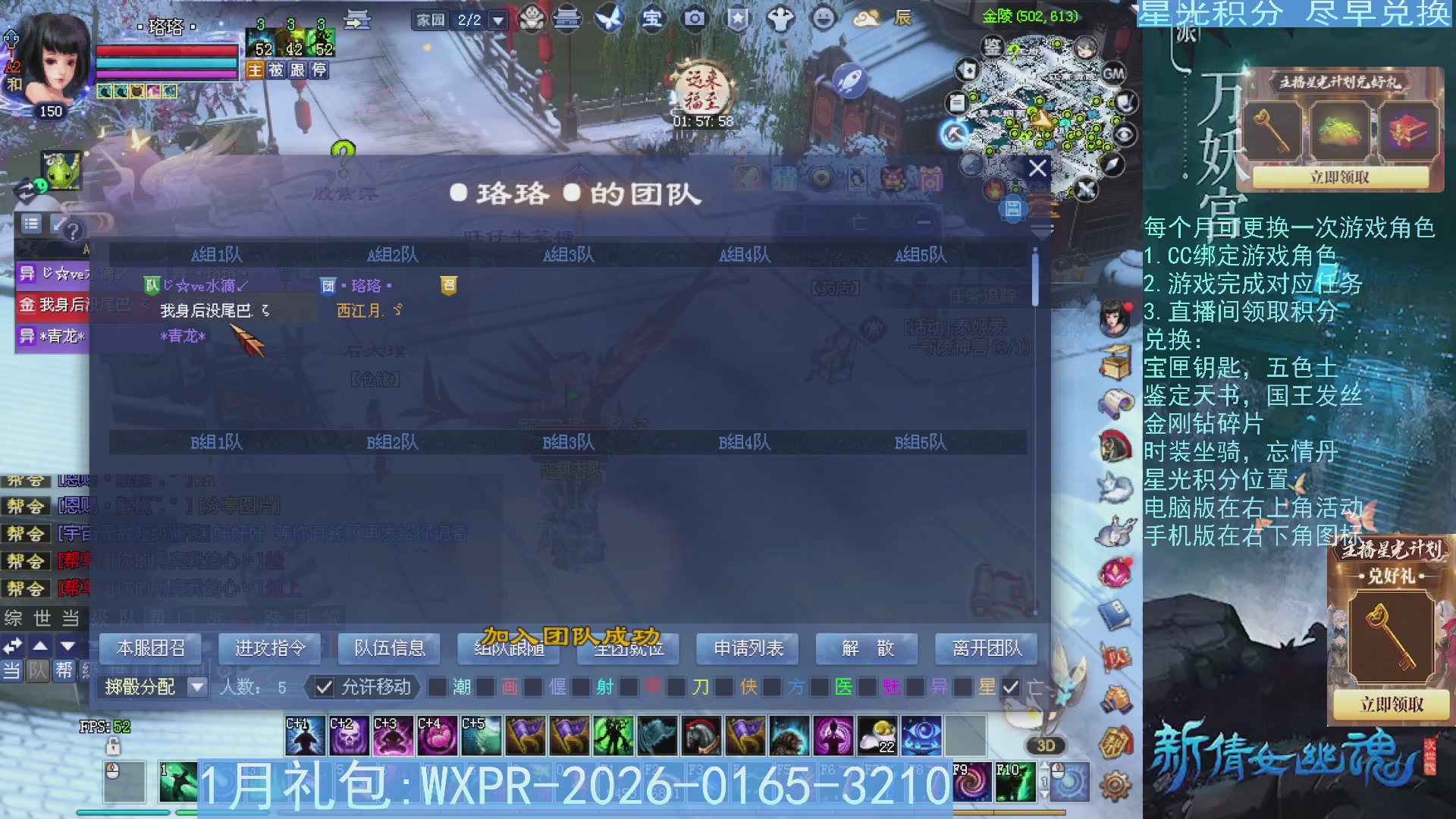Uncheck the 允许移动 checkbox
The image size is (1456, 819).
coord(325,688)
